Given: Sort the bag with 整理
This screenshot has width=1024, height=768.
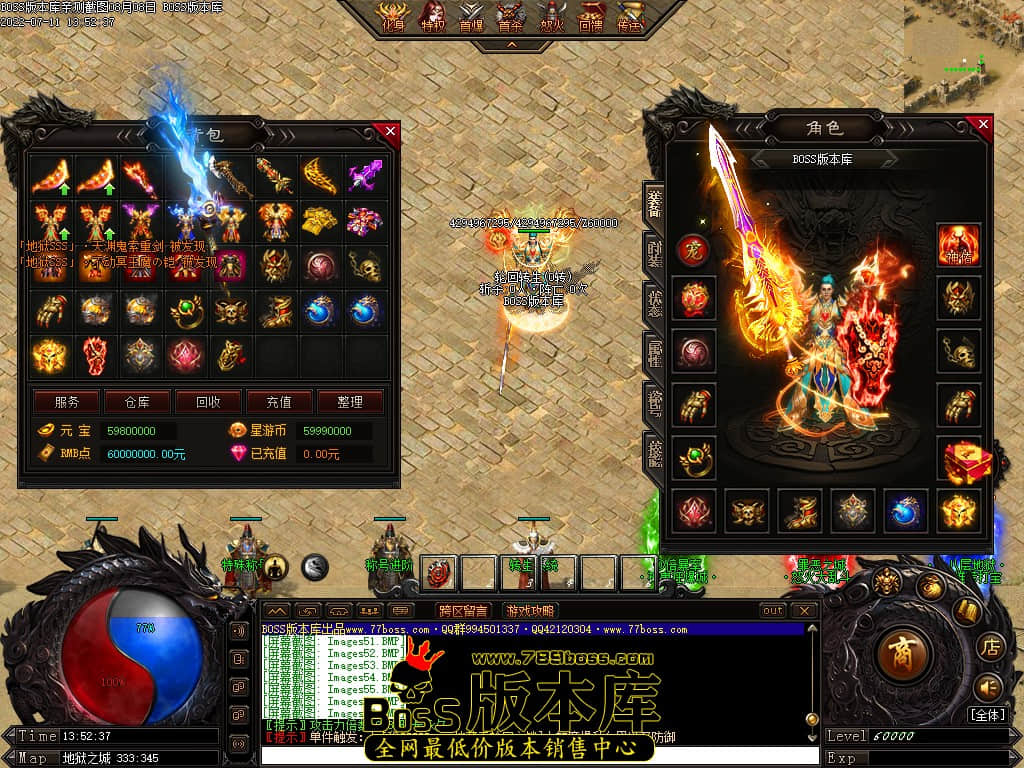Looking at the screenshot, I should tap(350, 402).
